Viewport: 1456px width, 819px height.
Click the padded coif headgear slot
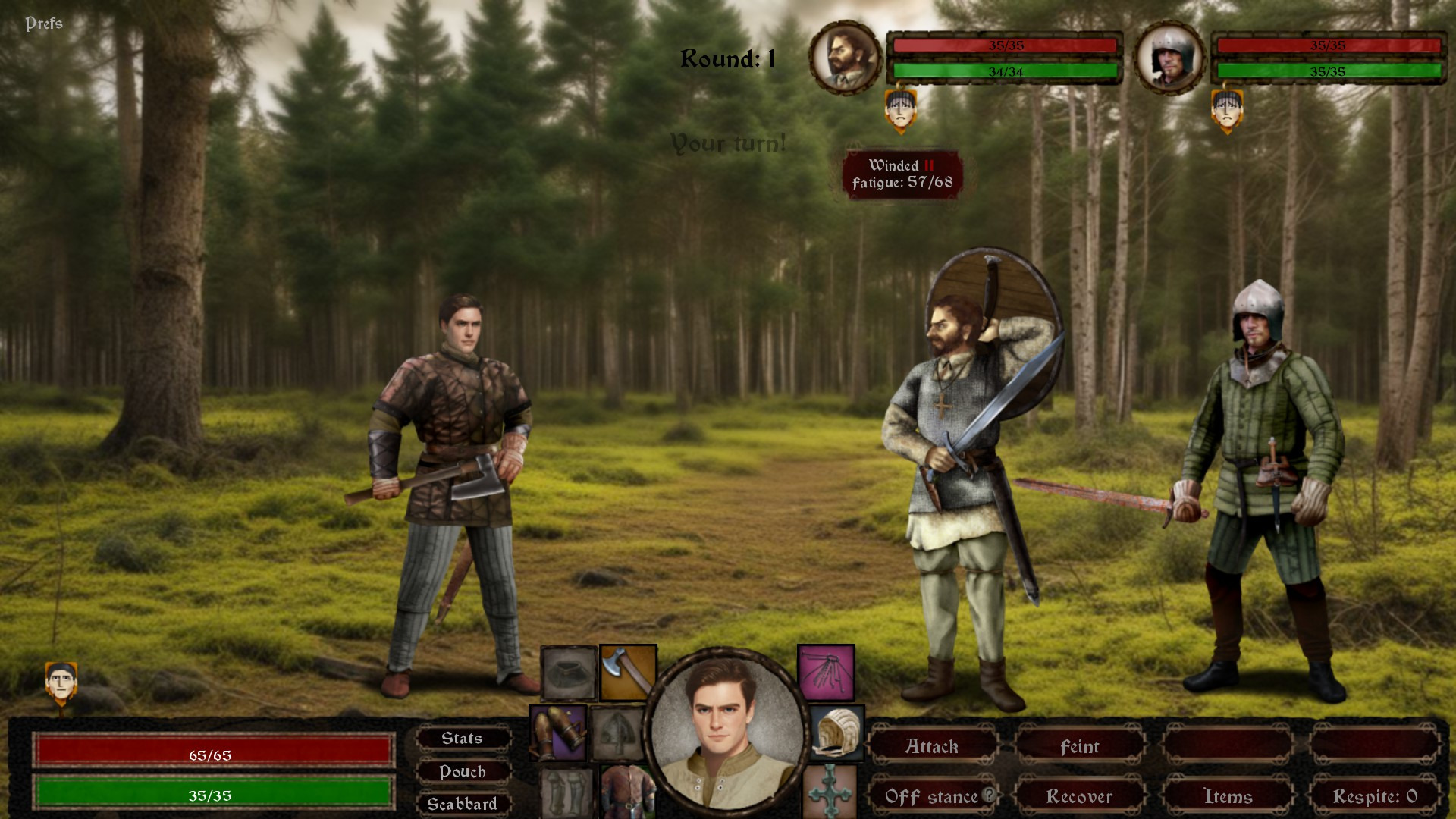pos(836,733)
